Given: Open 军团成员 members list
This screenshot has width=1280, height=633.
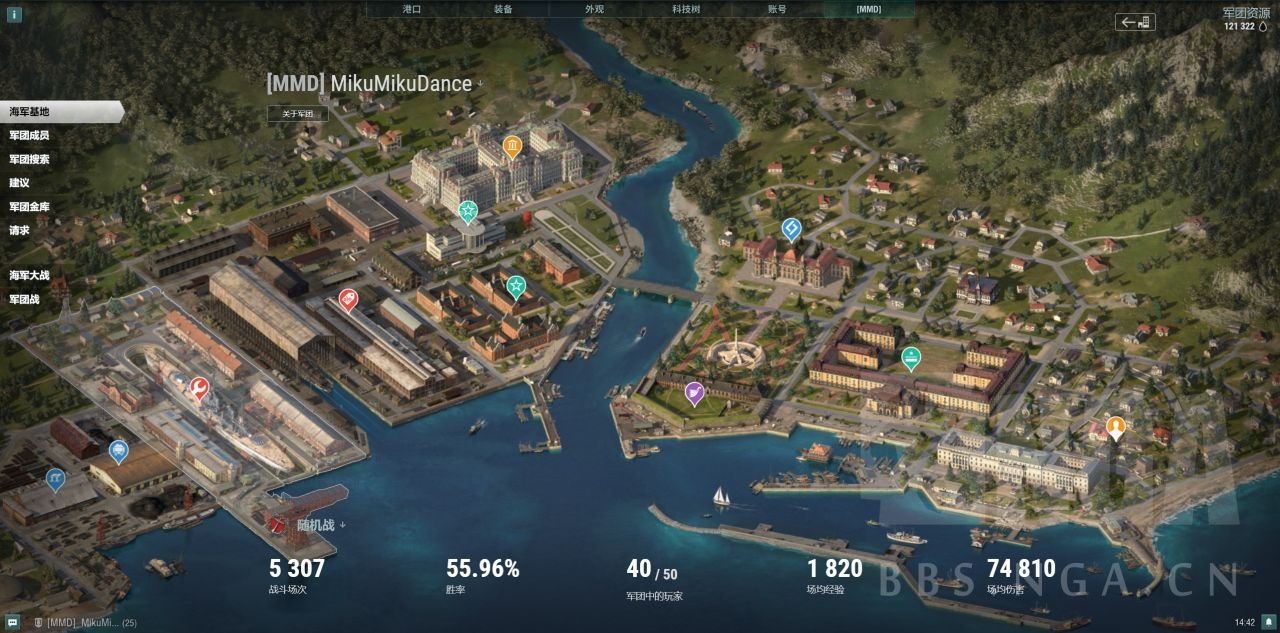Looking at the screenshot, I should click(30, 135).
